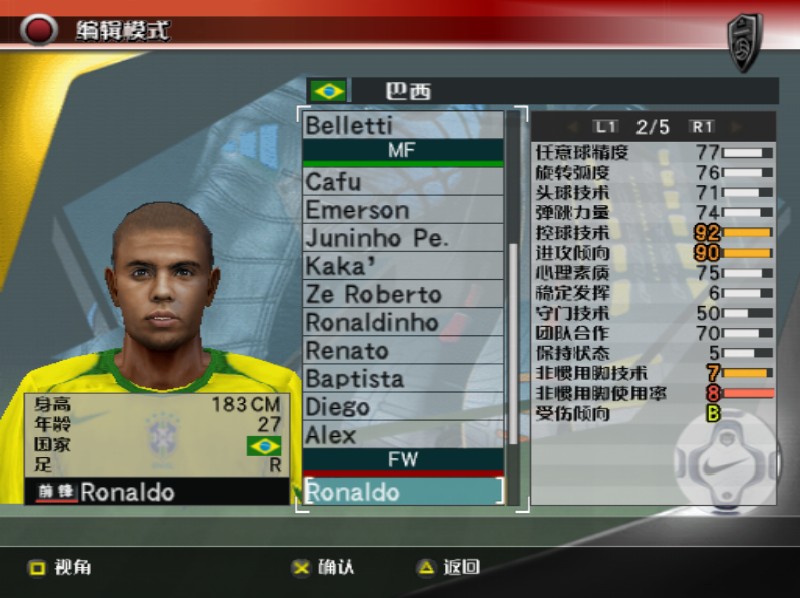800x598 pixels.
Task: Choose Diego from the player list
Action: click(x=402, y=407)
